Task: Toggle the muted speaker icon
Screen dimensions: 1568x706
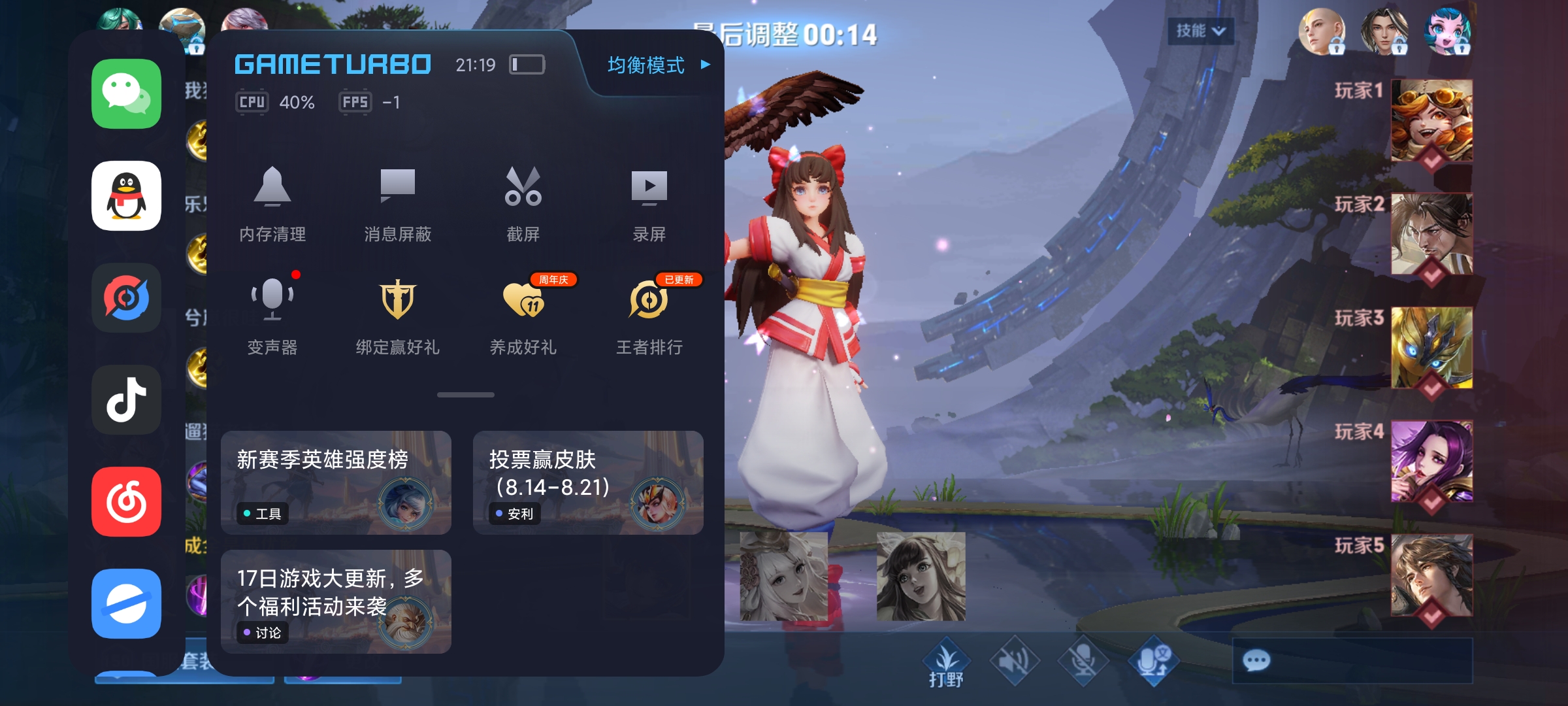Action: coord(1015,661)
